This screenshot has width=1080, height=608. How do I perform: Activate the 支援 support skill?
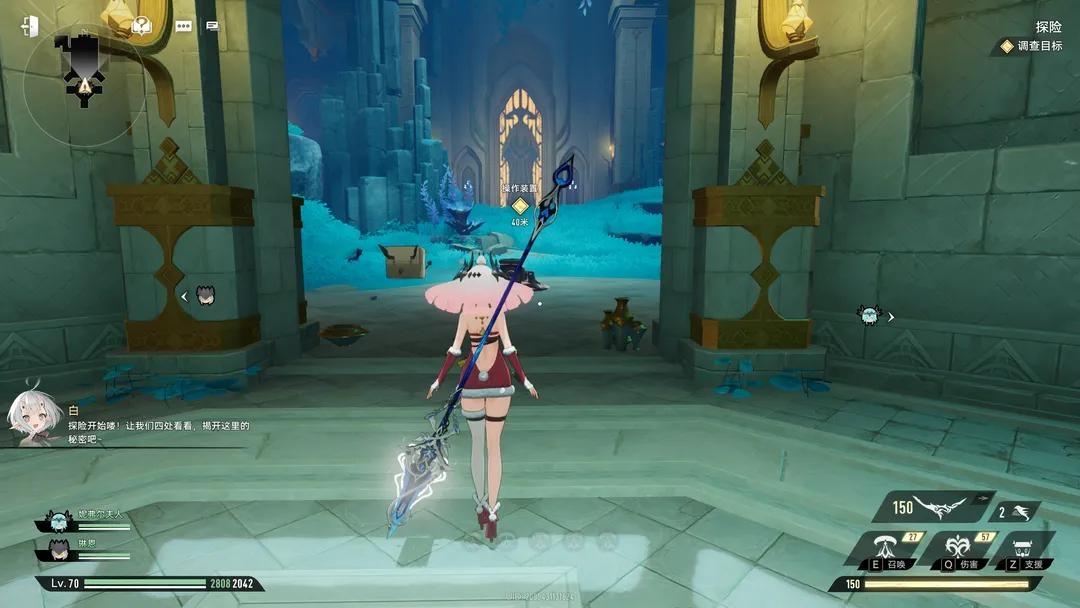[1022, 550]
